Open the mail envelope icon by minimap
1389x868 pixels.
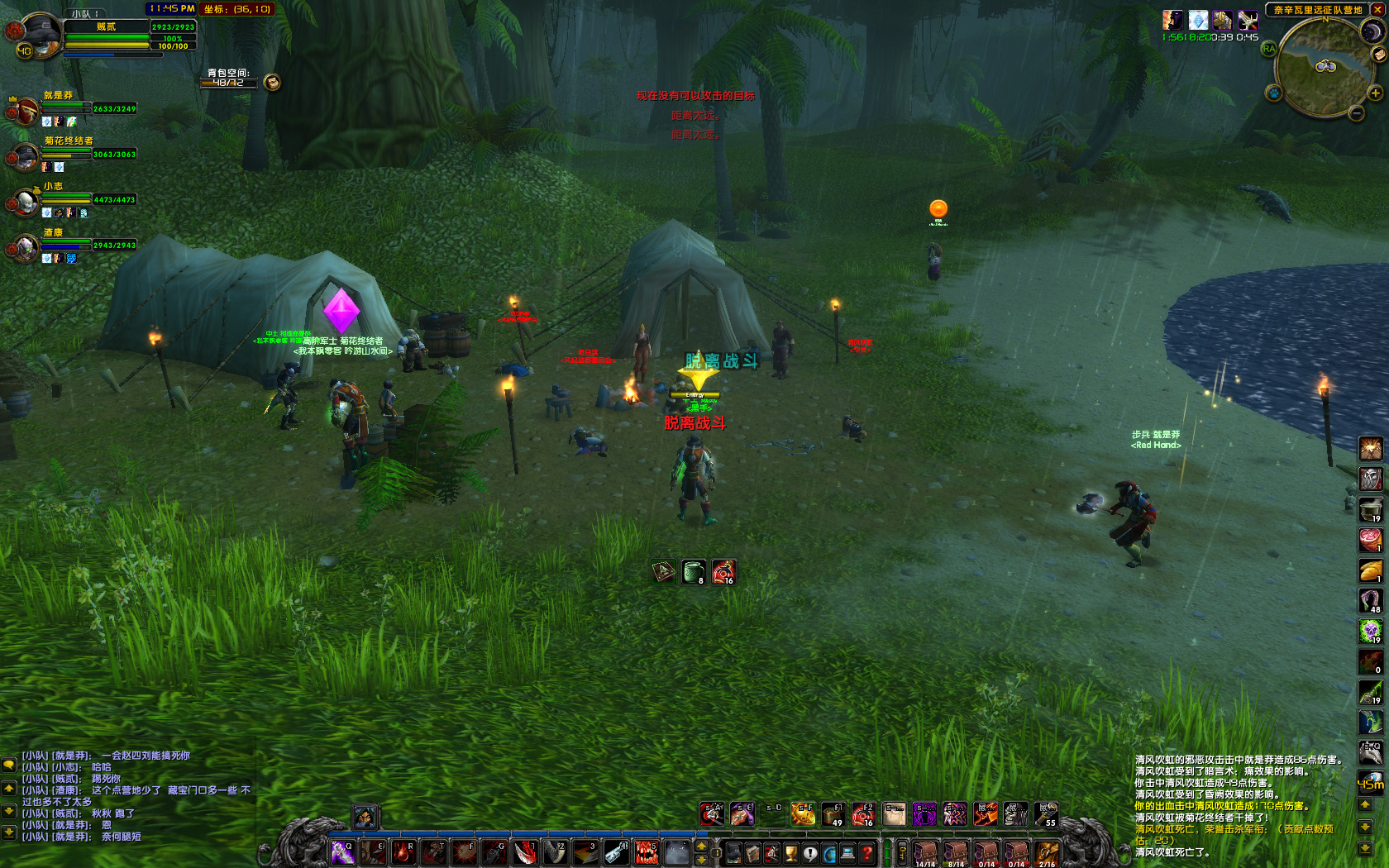tap(1378, 55)
